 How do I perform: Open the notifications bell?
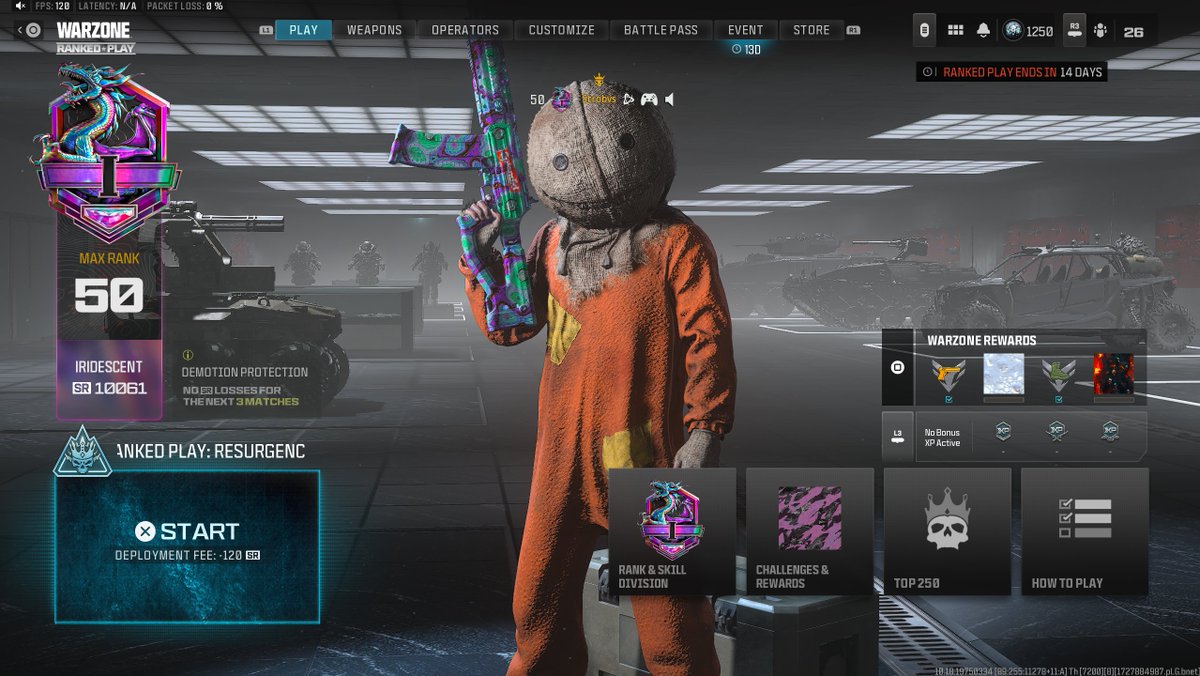tap(983, 31)
